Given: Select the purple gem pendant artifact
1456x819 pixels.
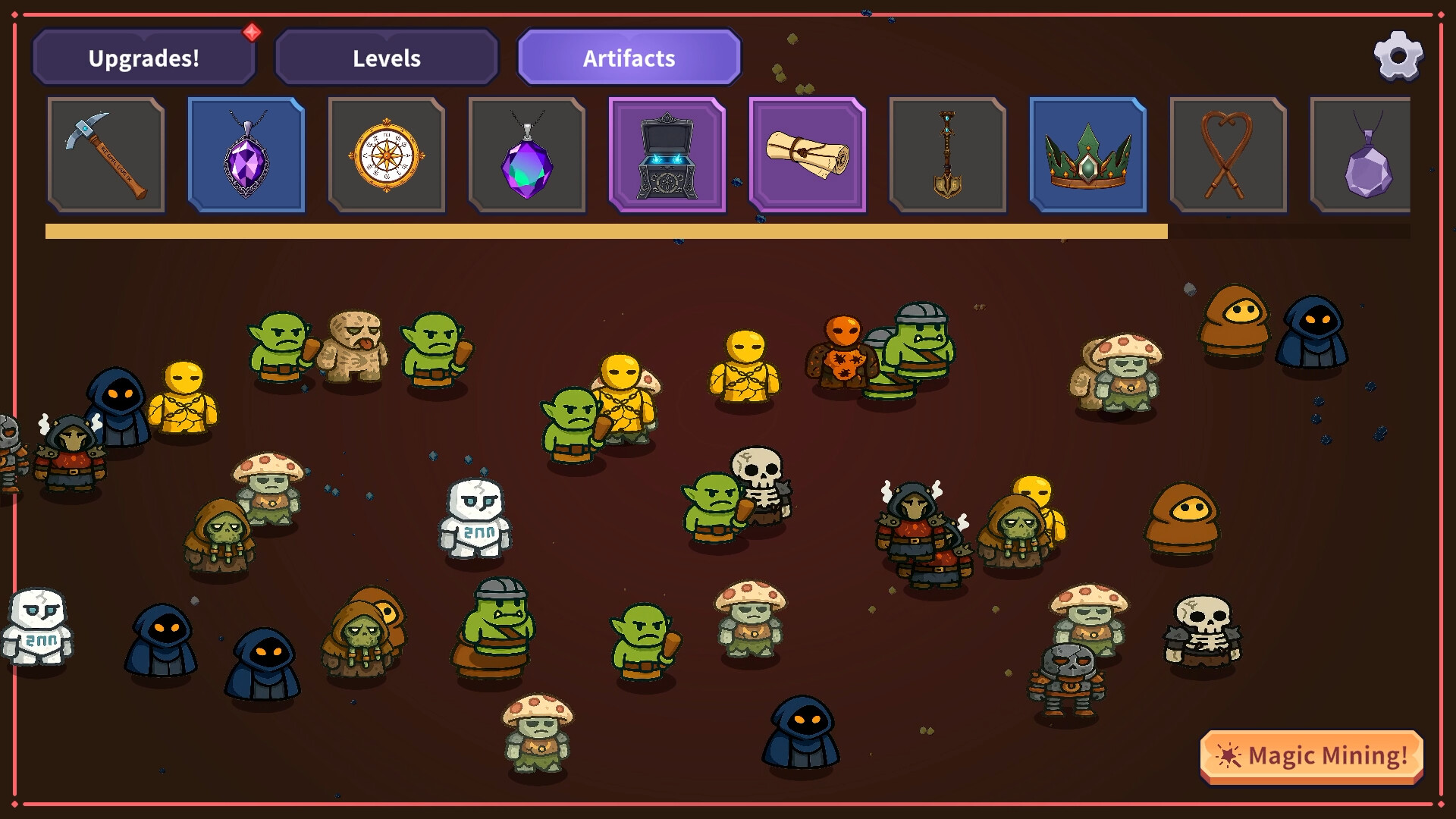Looking at the screenshot, I should [x=527, y=154].
